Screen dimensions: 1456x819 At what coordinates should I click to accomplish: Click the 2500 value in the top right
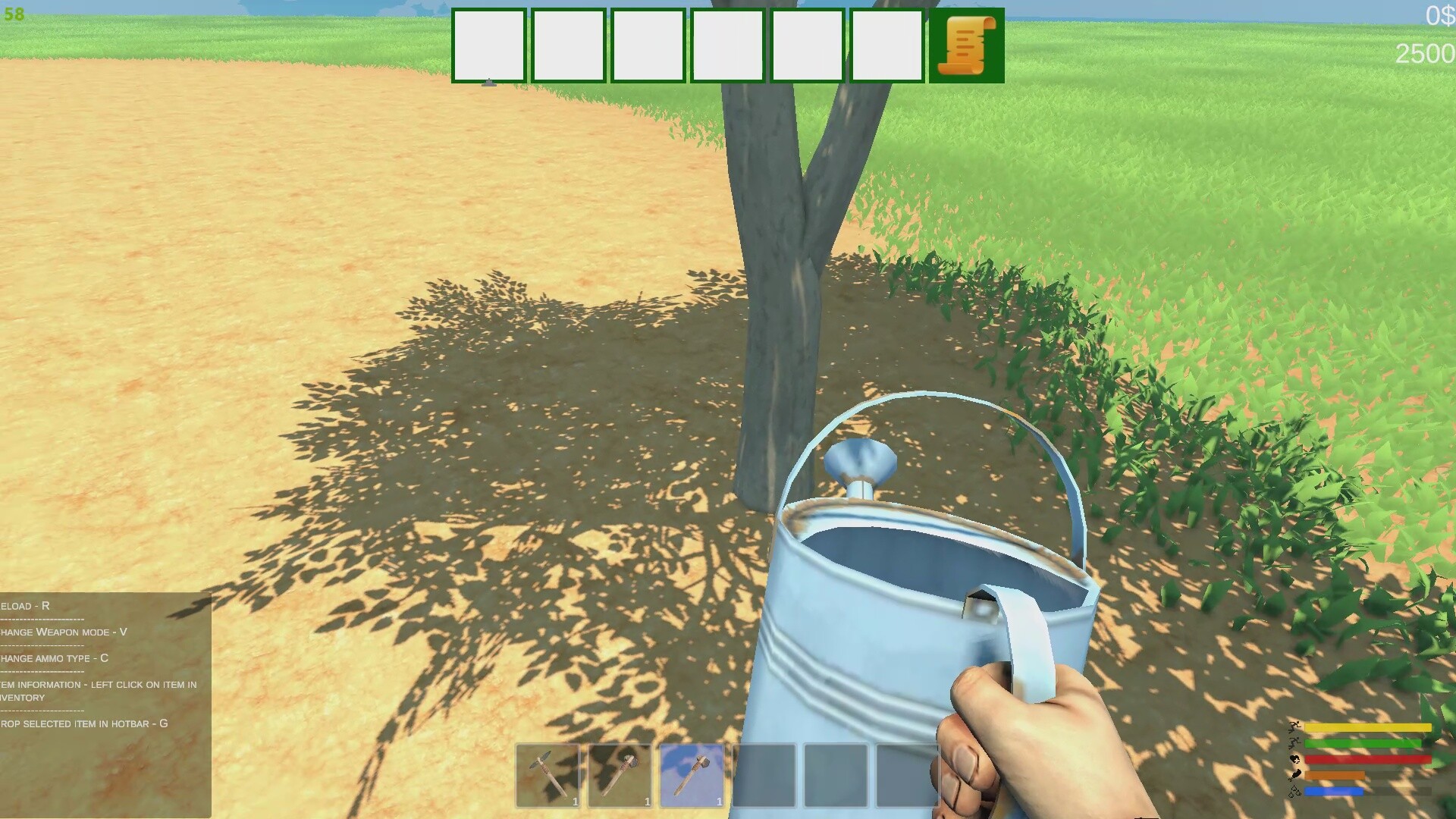tap(1426, 53)
